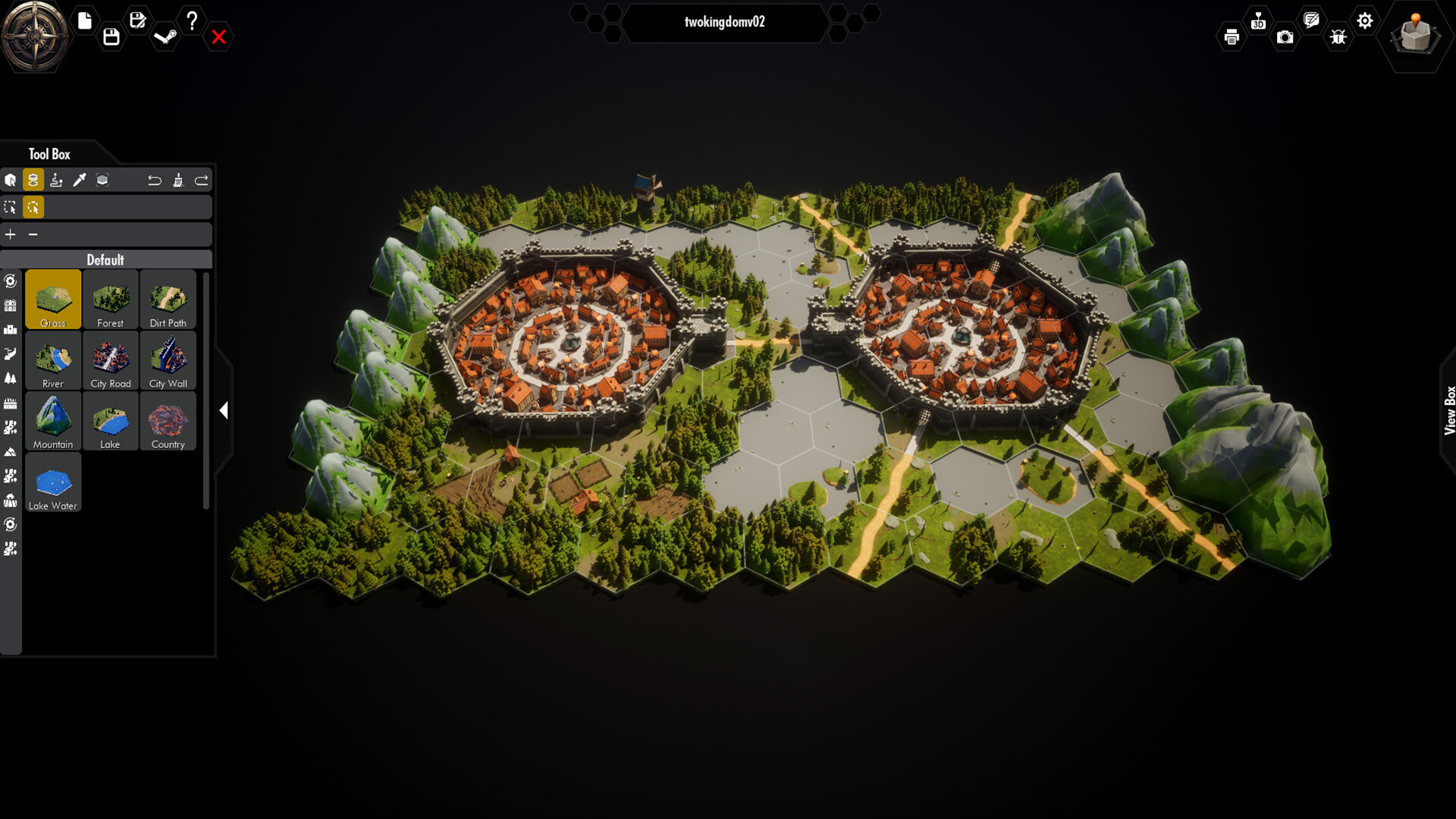Screen dimensions: 1456x819
Task: Report a bug via the bug icon
Action: coord(1338,36)
